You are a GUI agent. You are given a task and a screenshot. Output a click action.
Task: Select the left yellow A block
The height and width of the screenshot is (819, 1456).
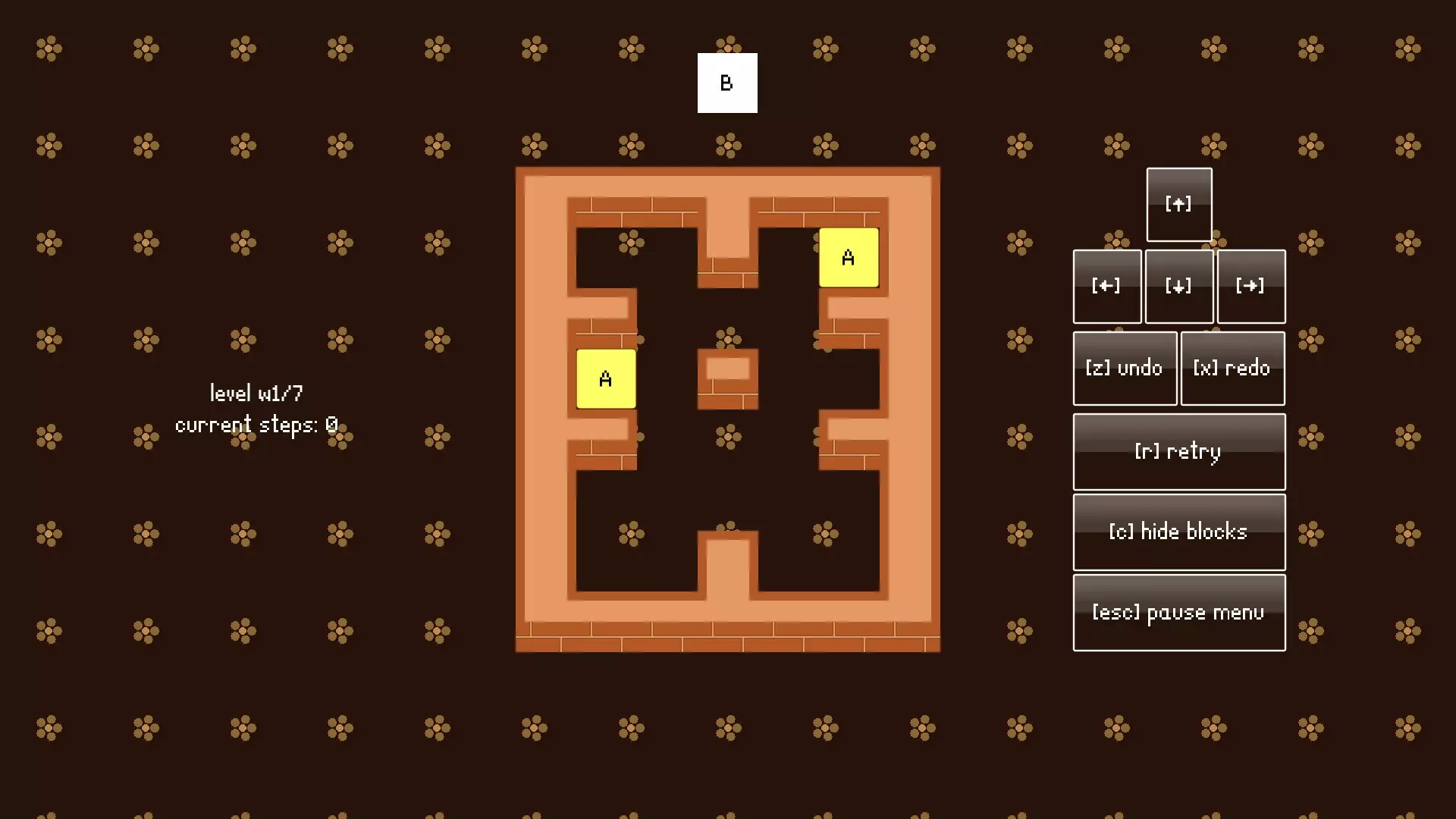point(605,377)
